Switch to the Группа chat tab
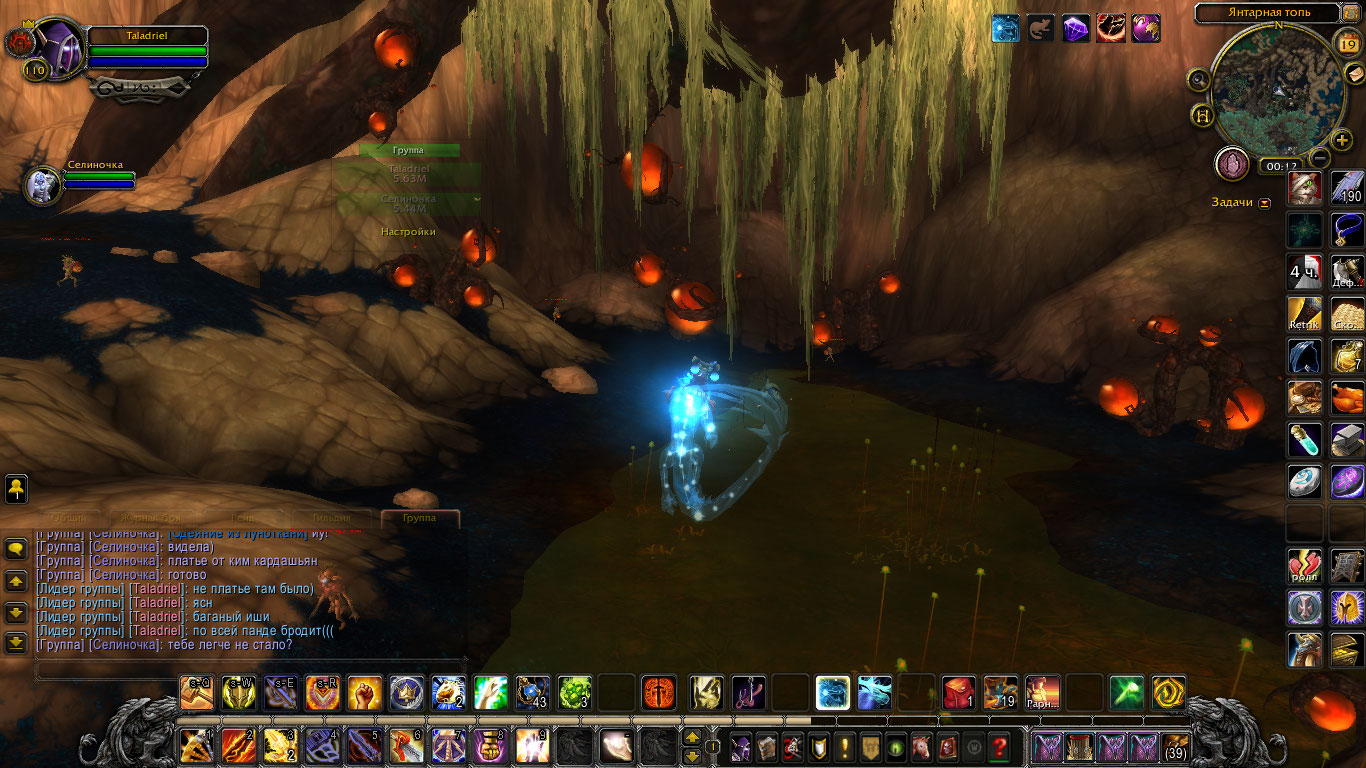Image resolution: width=1366 pixels, height=768 pixels. click(419, 518)
